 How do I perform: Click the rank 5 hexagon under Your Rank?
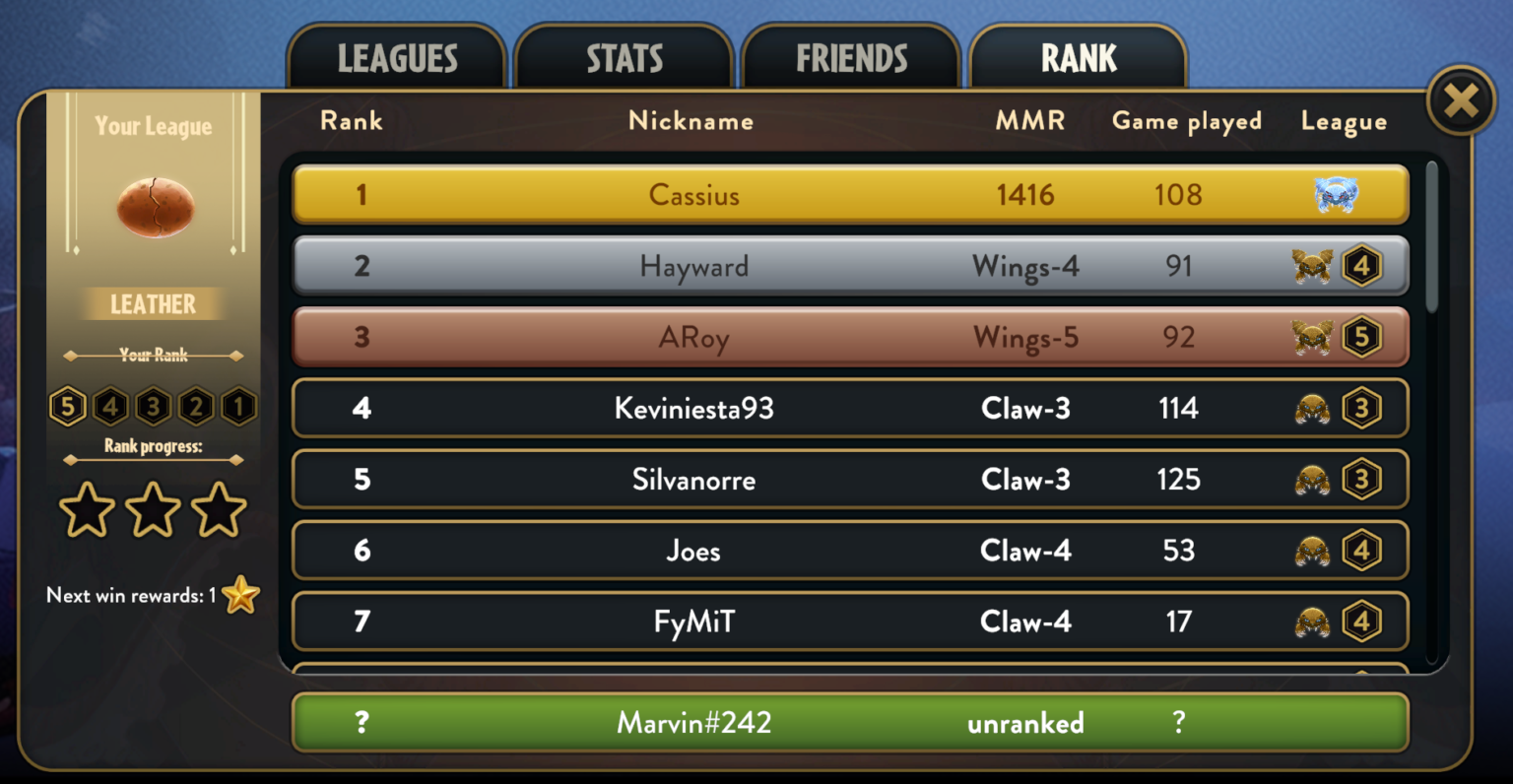67,406
